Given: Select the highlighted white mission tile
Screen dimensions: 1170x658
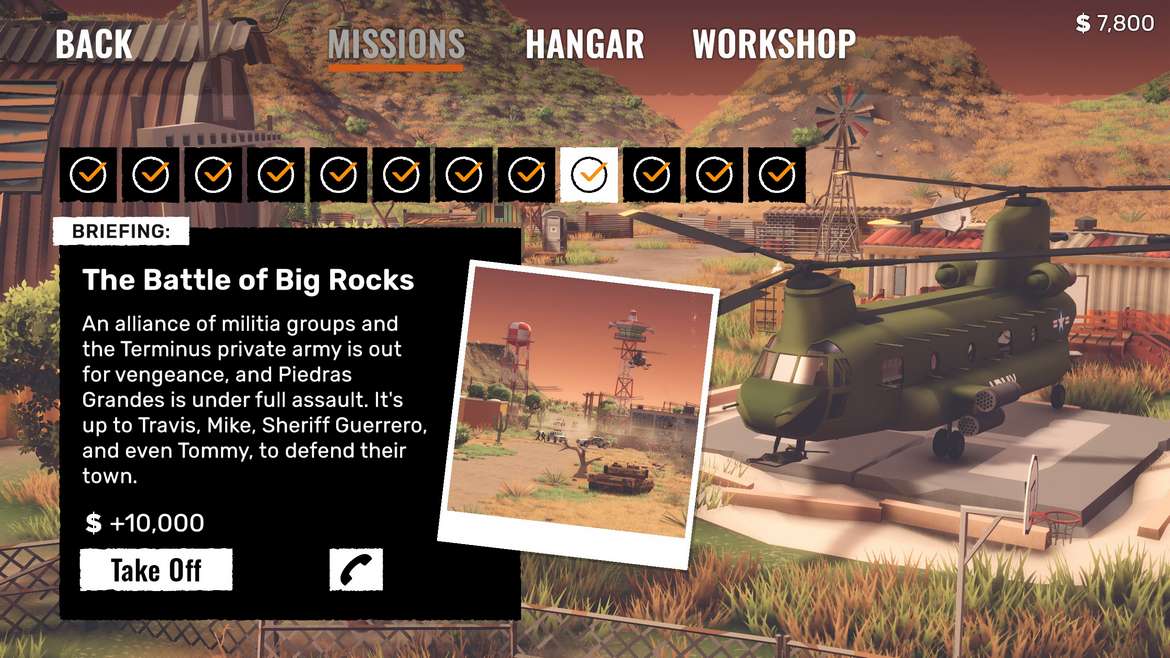Looking at the screenshot, I should point(589,175).
